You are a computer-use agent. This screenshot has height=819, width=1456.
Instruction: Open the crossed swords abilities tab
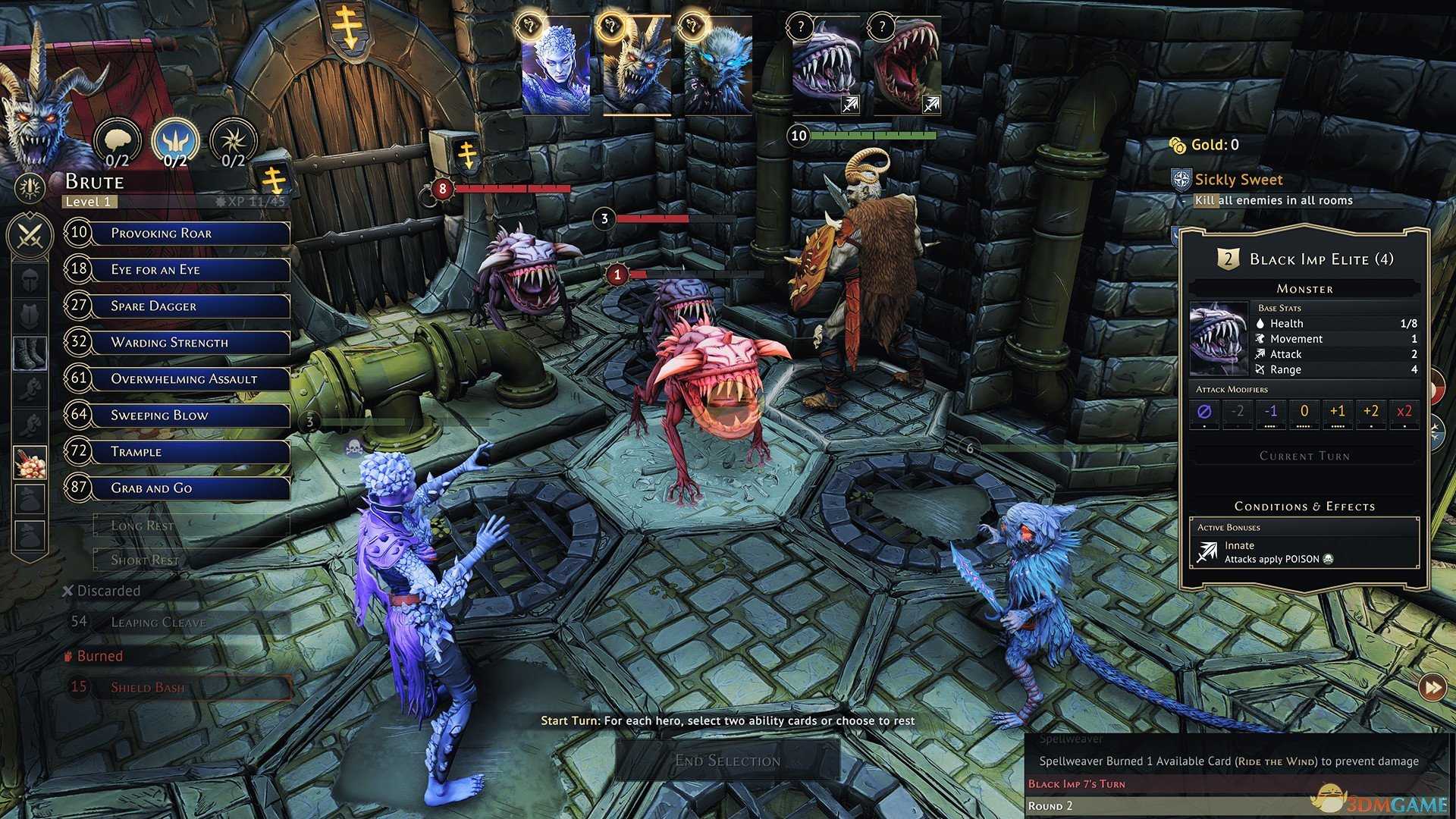tap(30, 235)
